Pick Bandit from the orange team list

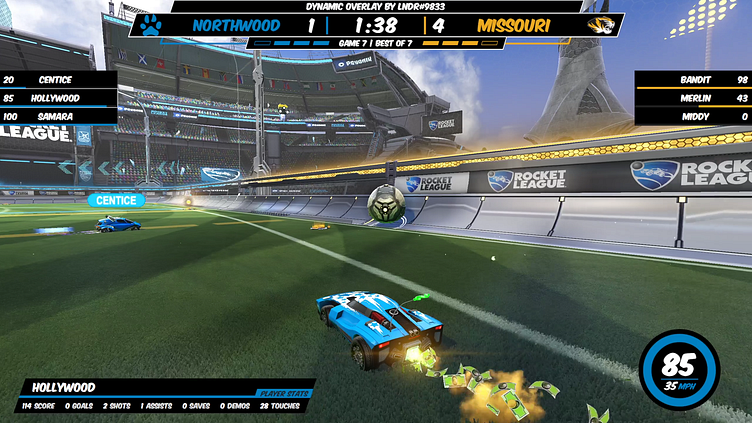[694, 79]
